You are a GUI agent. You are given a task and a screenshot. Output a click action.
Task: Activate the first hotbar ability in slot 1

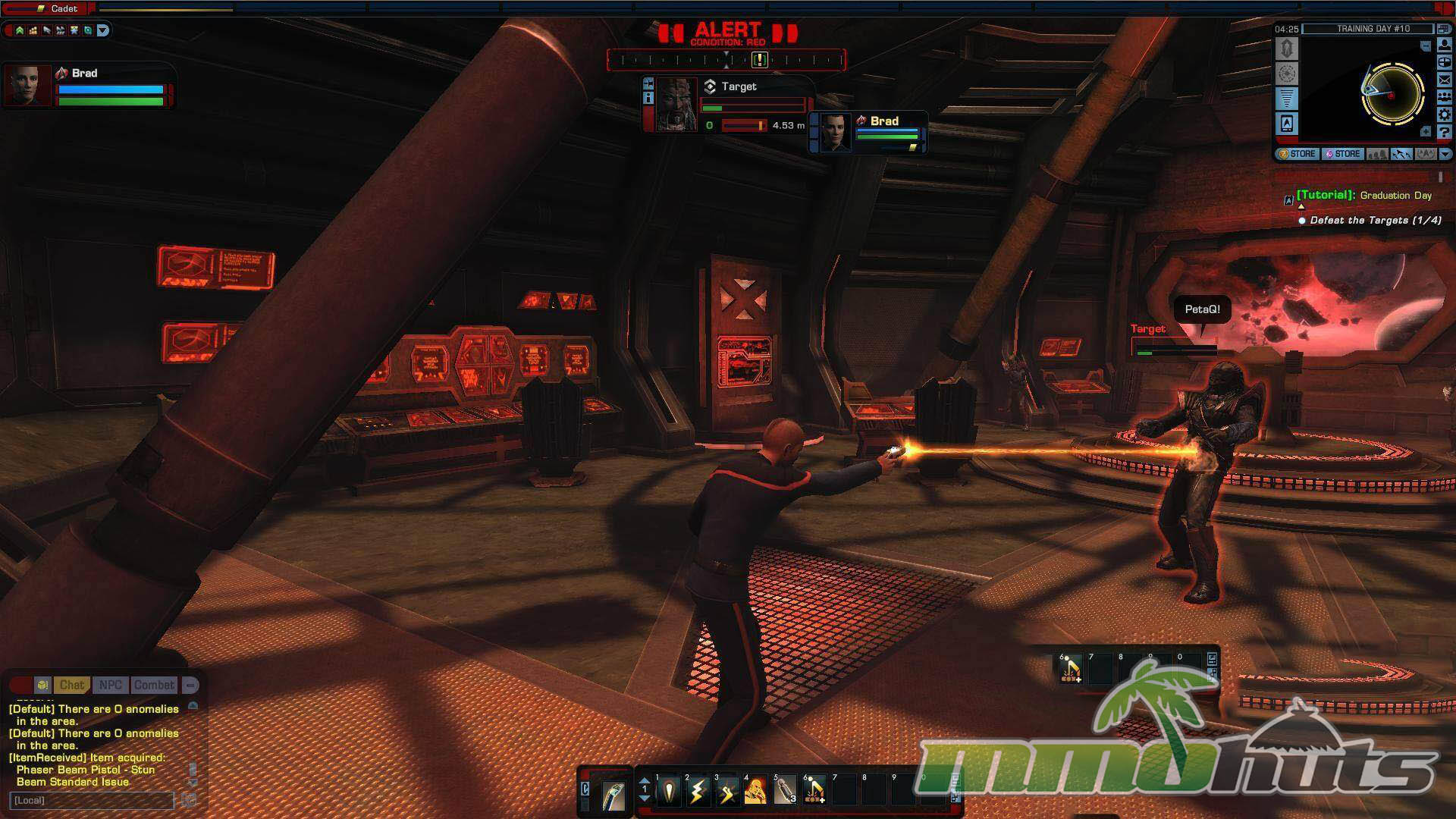click(x=668, y=791)
